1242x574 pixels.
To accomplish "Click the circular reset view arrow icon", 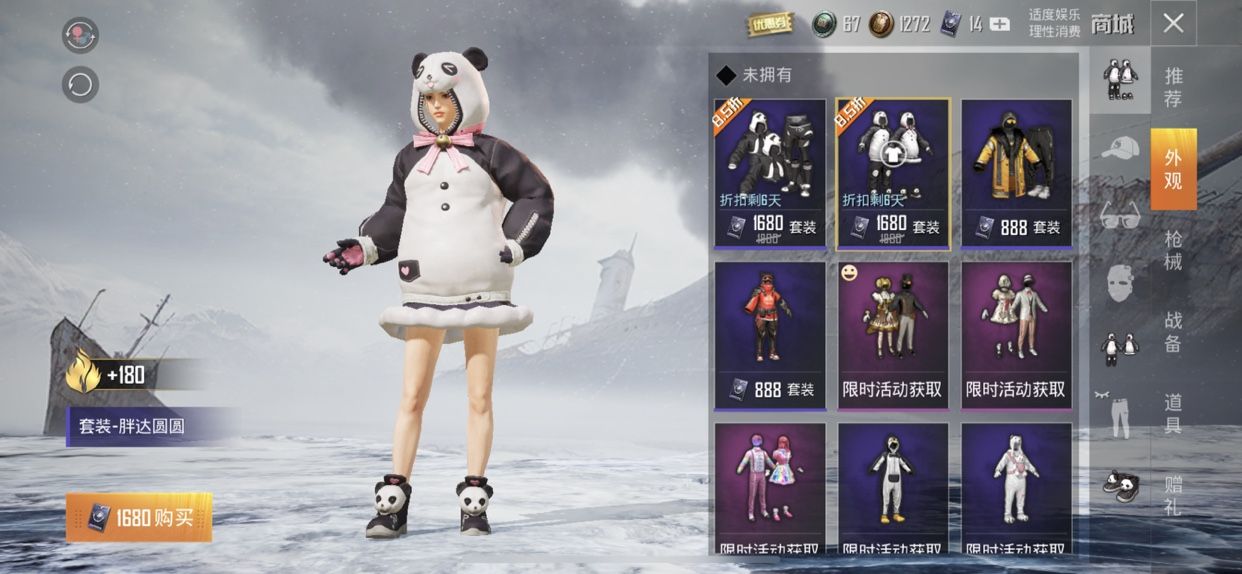I will 80,84.
